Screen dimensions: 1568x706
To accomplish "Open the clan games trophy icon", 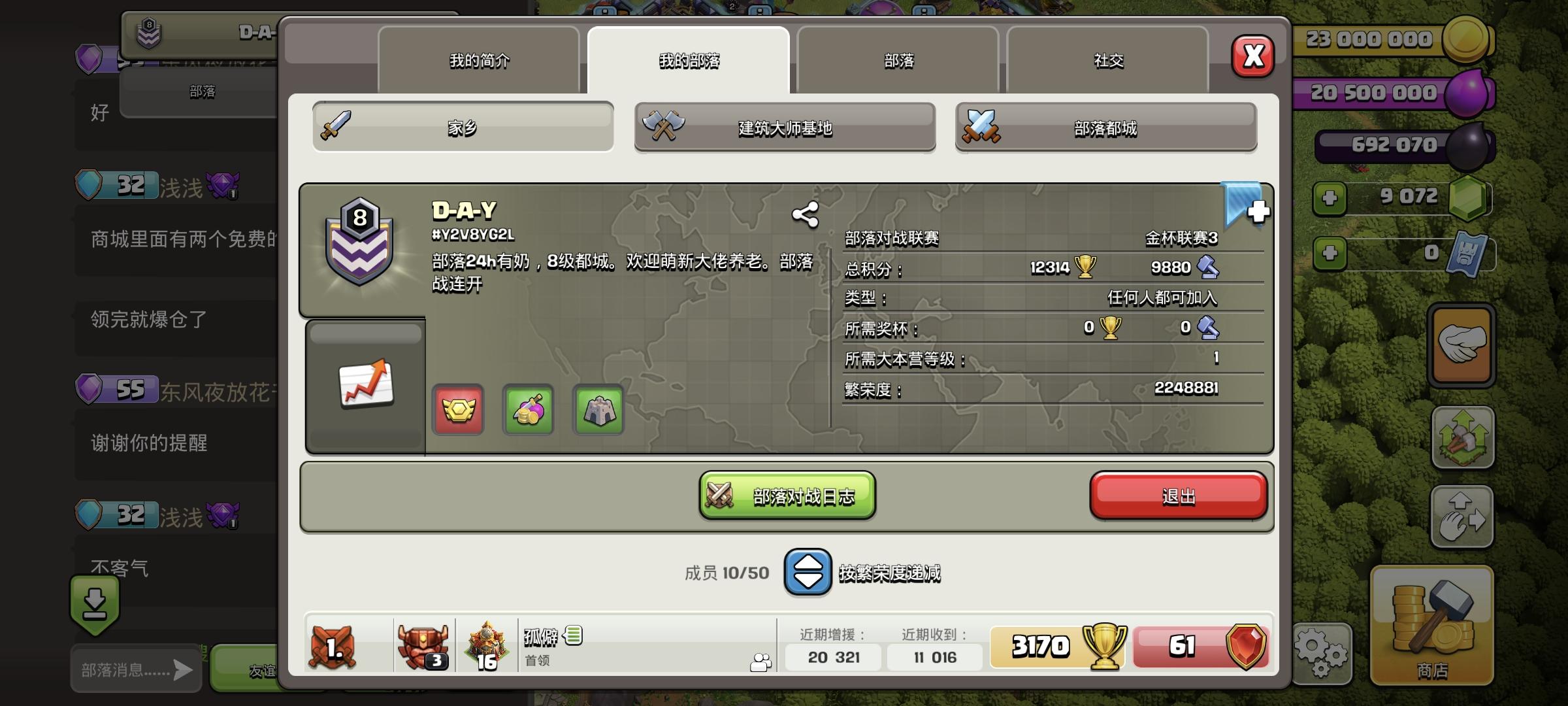I will pyautogui.click(x=528, y=411).
